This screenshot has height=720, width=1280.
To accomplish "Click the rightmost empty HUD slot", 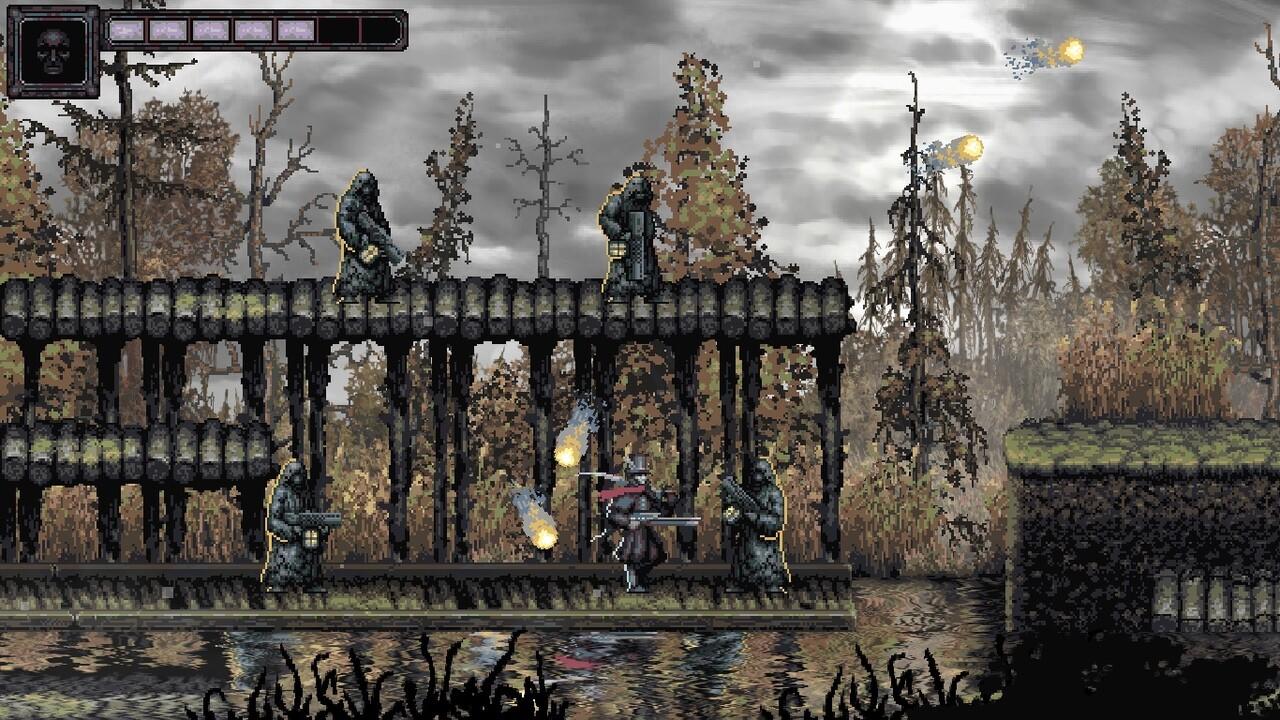I will [x=380, y=30].
